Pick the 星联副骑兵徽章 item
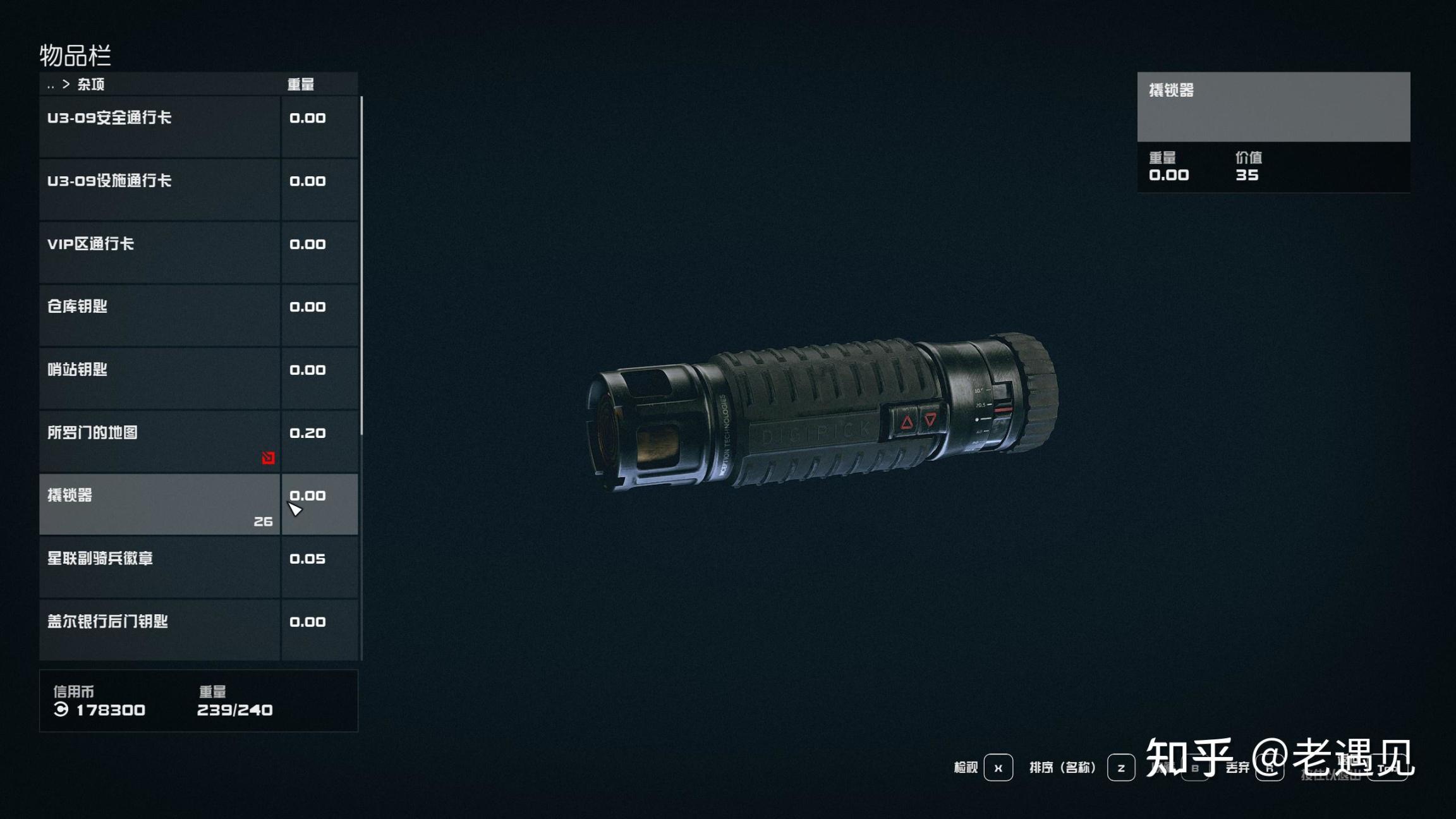1456x819 pixels. (159, 567)
